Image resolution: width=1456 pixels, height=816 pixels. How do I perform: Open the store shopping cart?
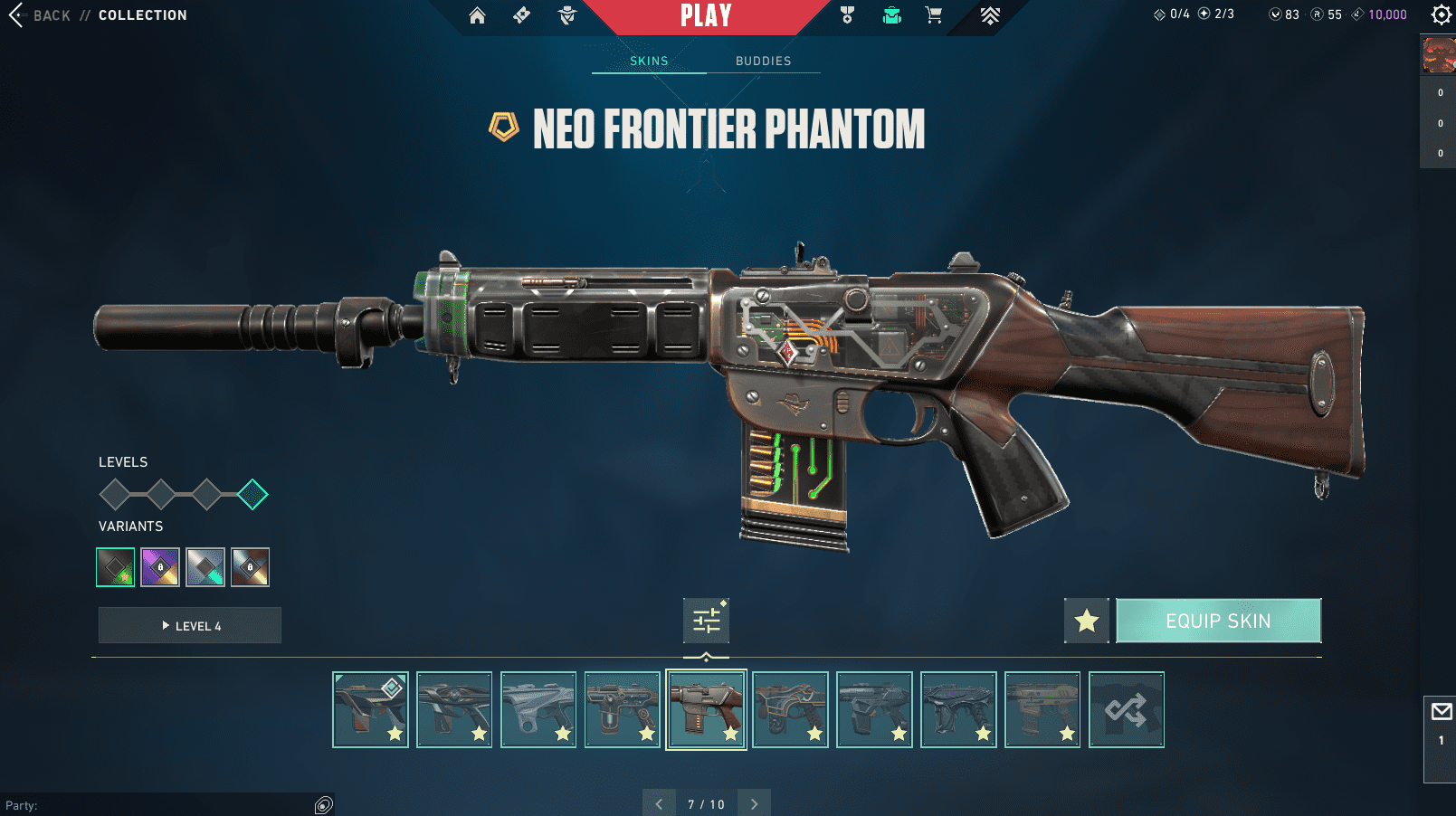[933, 15]
